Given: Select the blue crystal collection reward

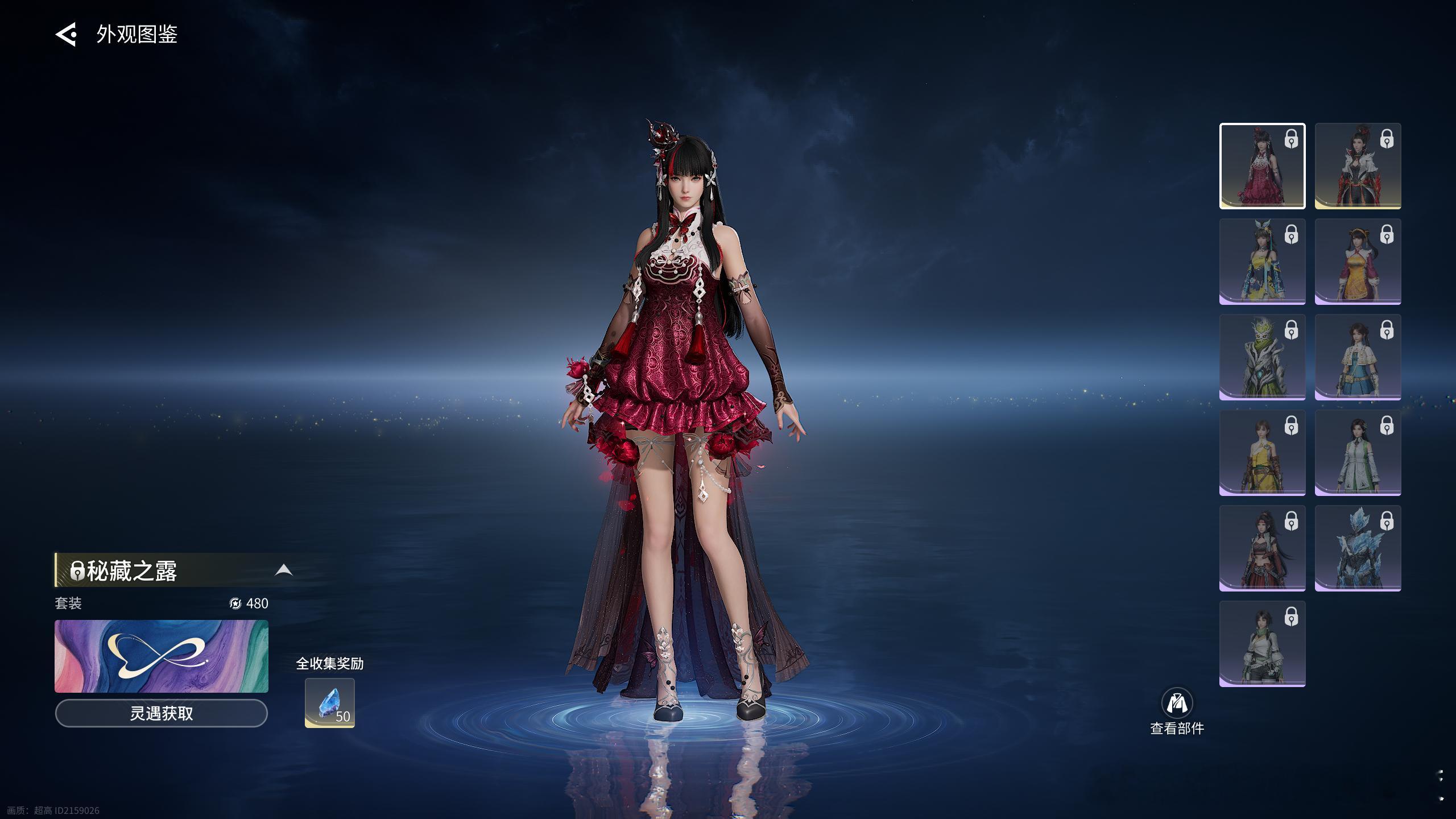Looking at the screenshot, I should point(330,703).
